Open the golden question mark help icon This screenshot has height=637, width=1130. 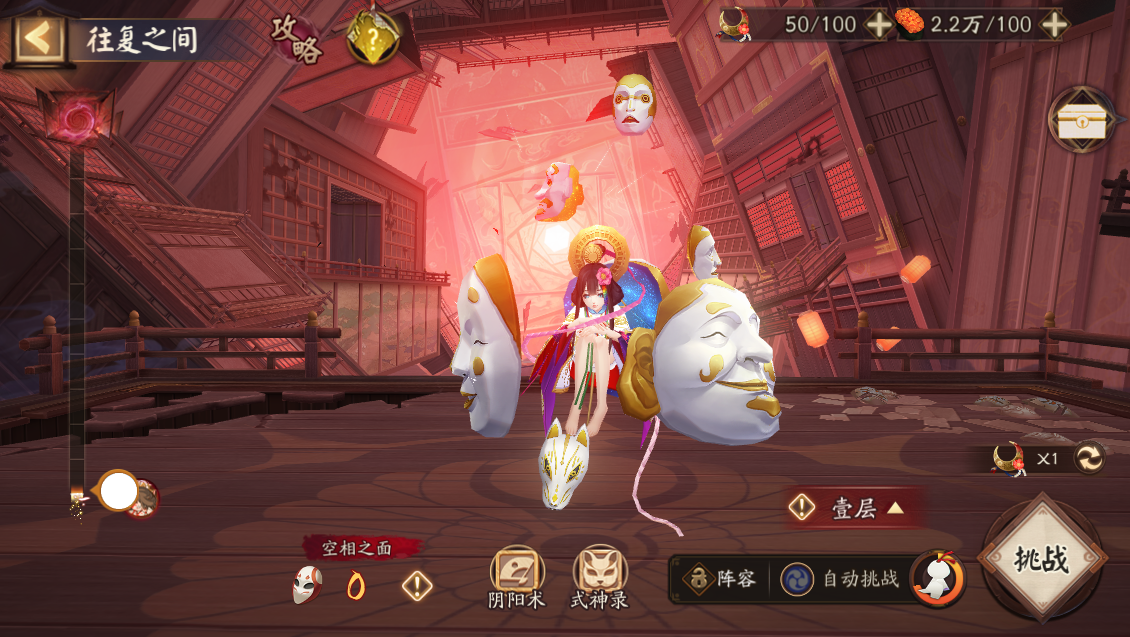click(372, 38)
